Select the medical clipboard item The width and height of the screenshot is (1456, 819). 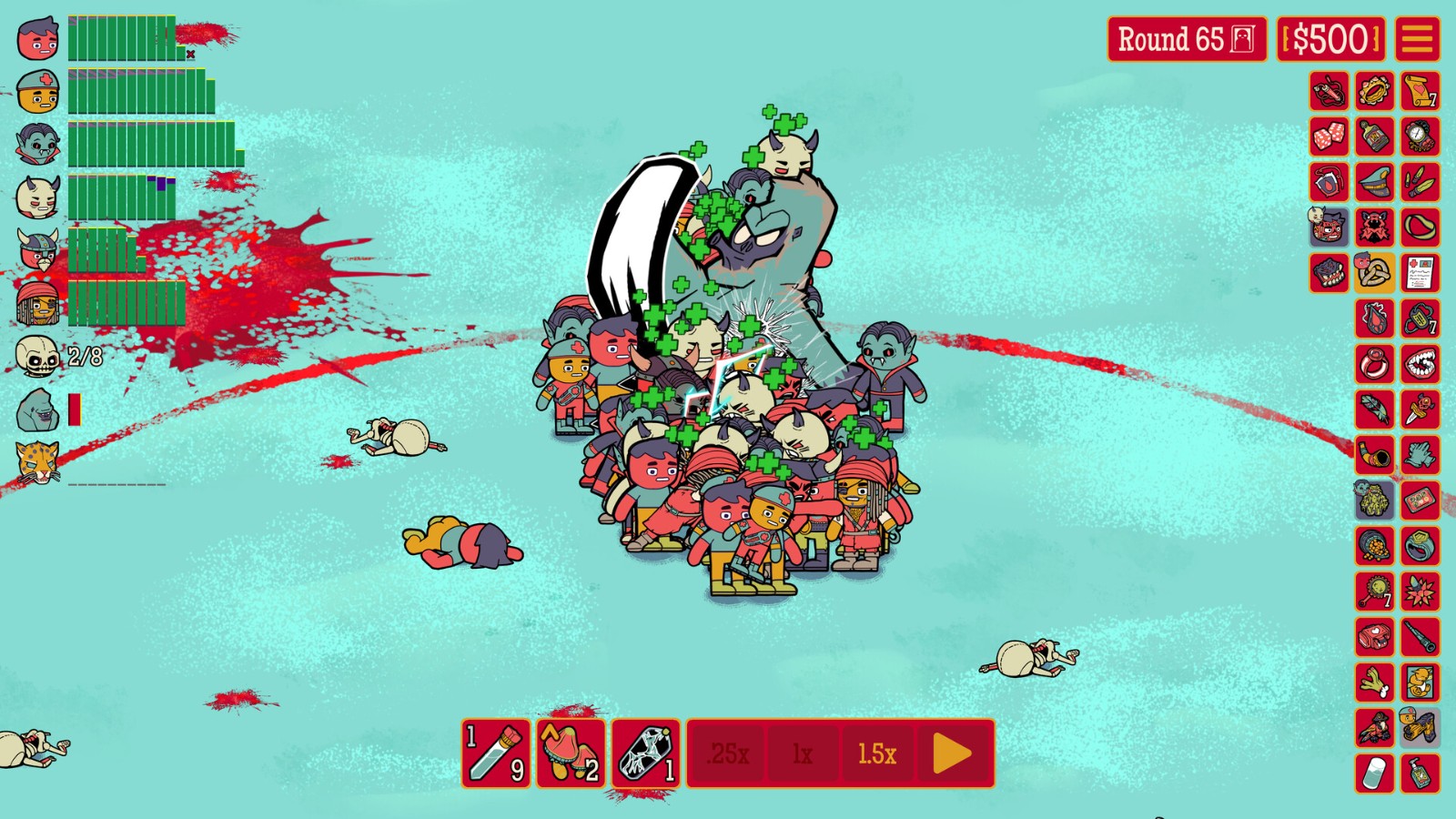click(x=1420, y=273)
